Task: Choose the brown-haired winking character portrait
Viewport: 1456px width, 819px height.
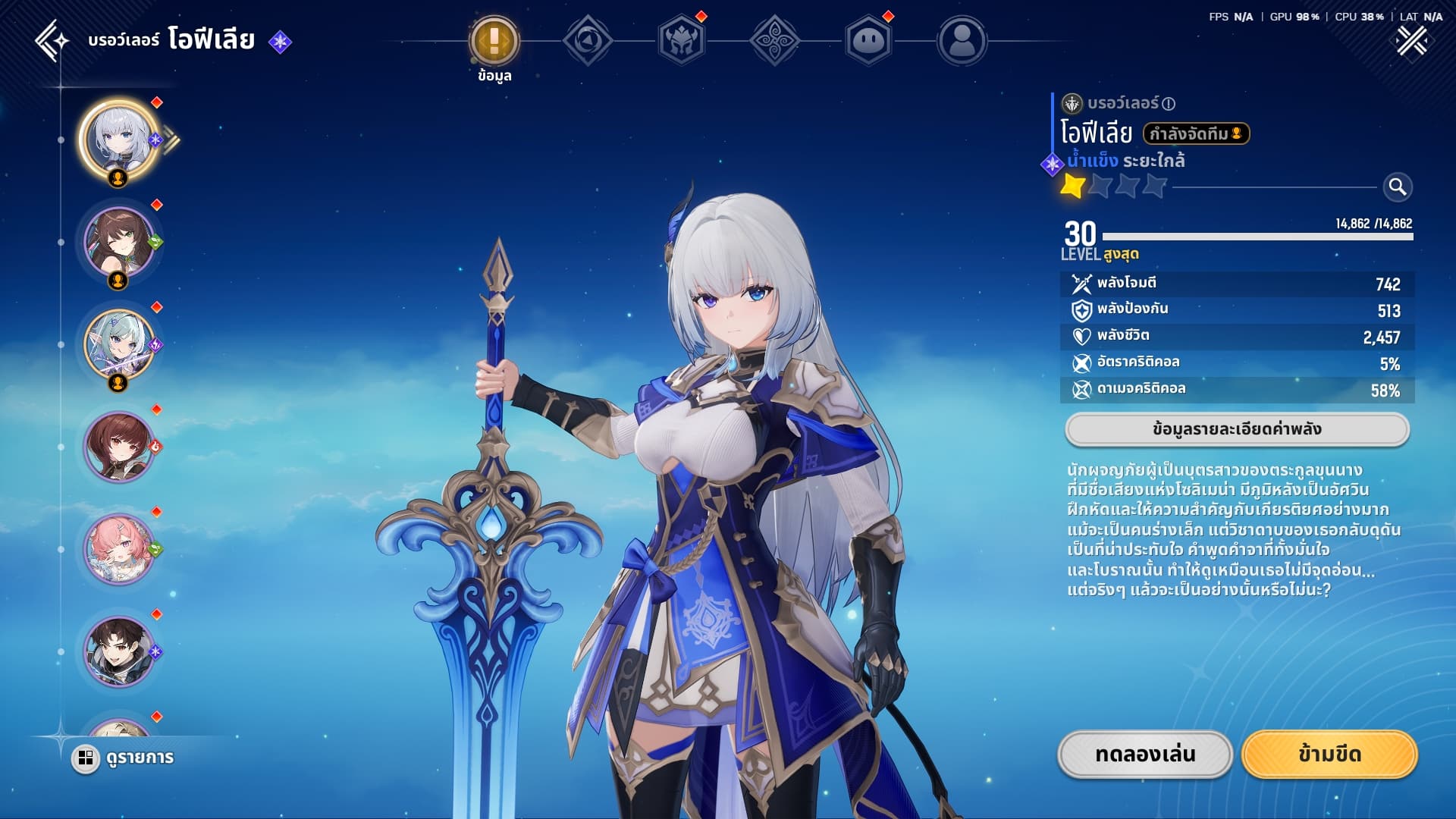Action: [x=119, y=242]
